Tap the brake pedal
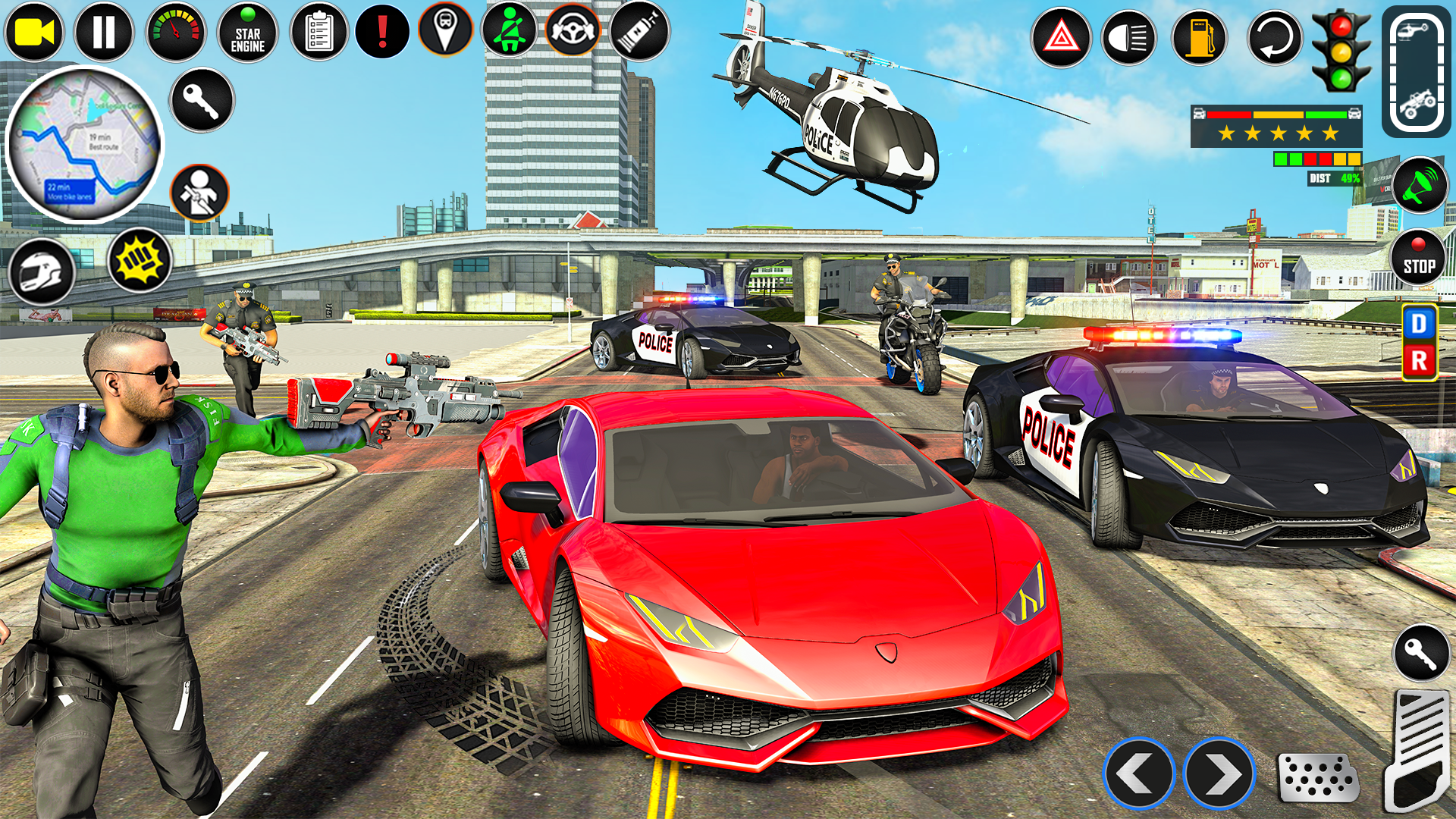1456x819 pixels. coord(1317,777)
